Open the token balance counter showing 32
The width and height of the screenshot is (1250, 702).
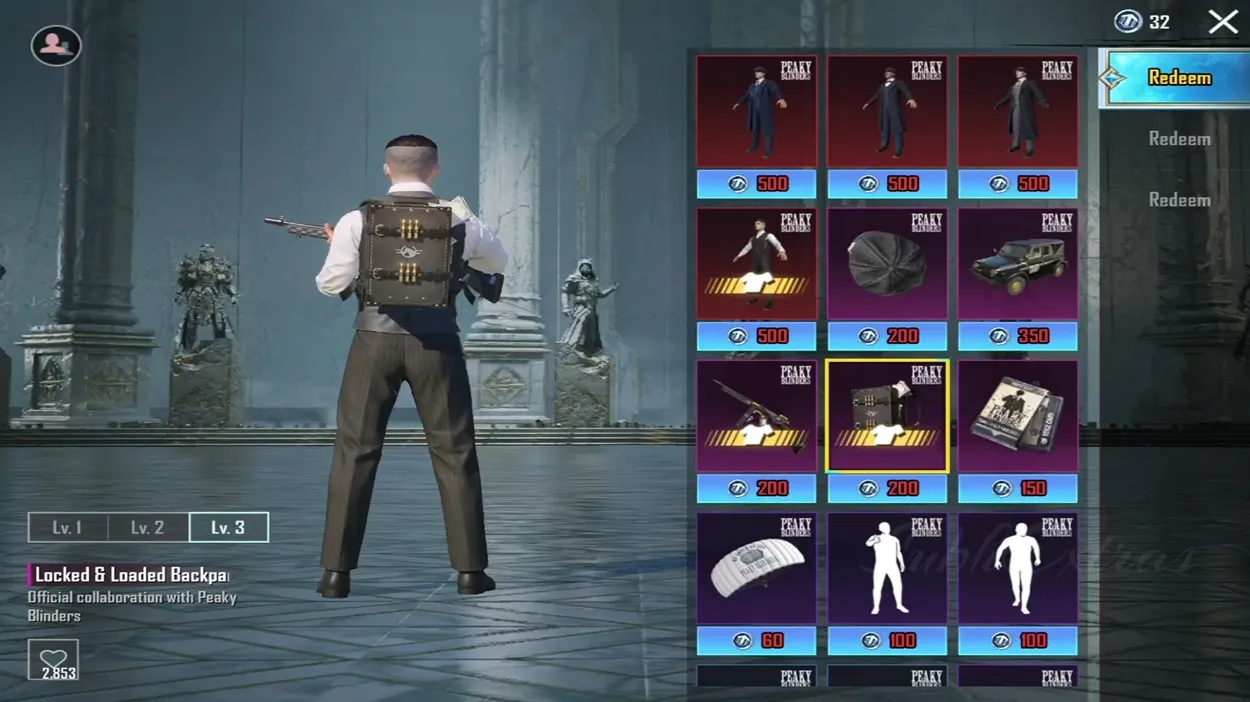point(1143,22)
